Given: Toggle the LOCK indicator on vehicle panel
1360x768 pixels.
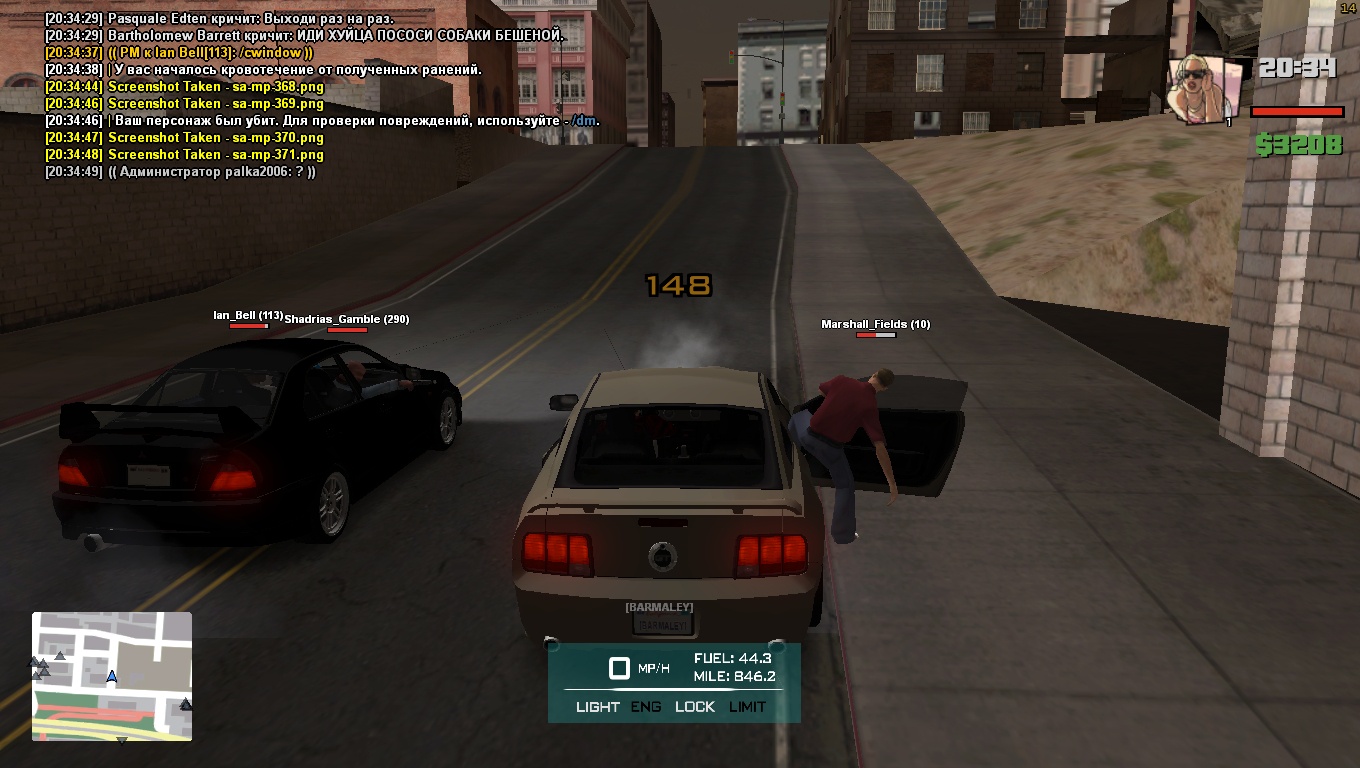Looking at the screenshot, I should point(695,707).
